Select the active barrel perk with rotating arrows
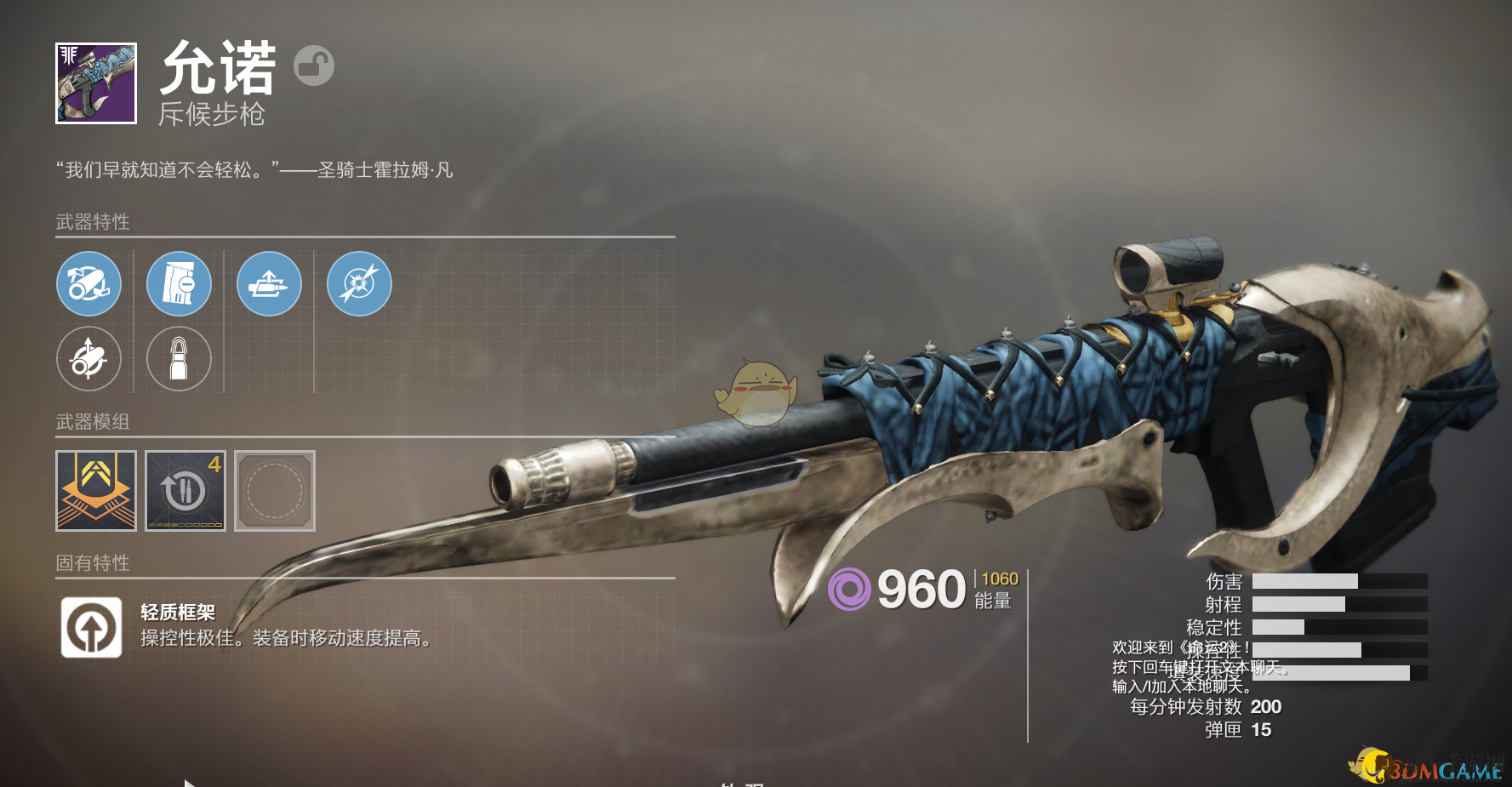This screenshot has width=1512, height=787. [89, 284]
